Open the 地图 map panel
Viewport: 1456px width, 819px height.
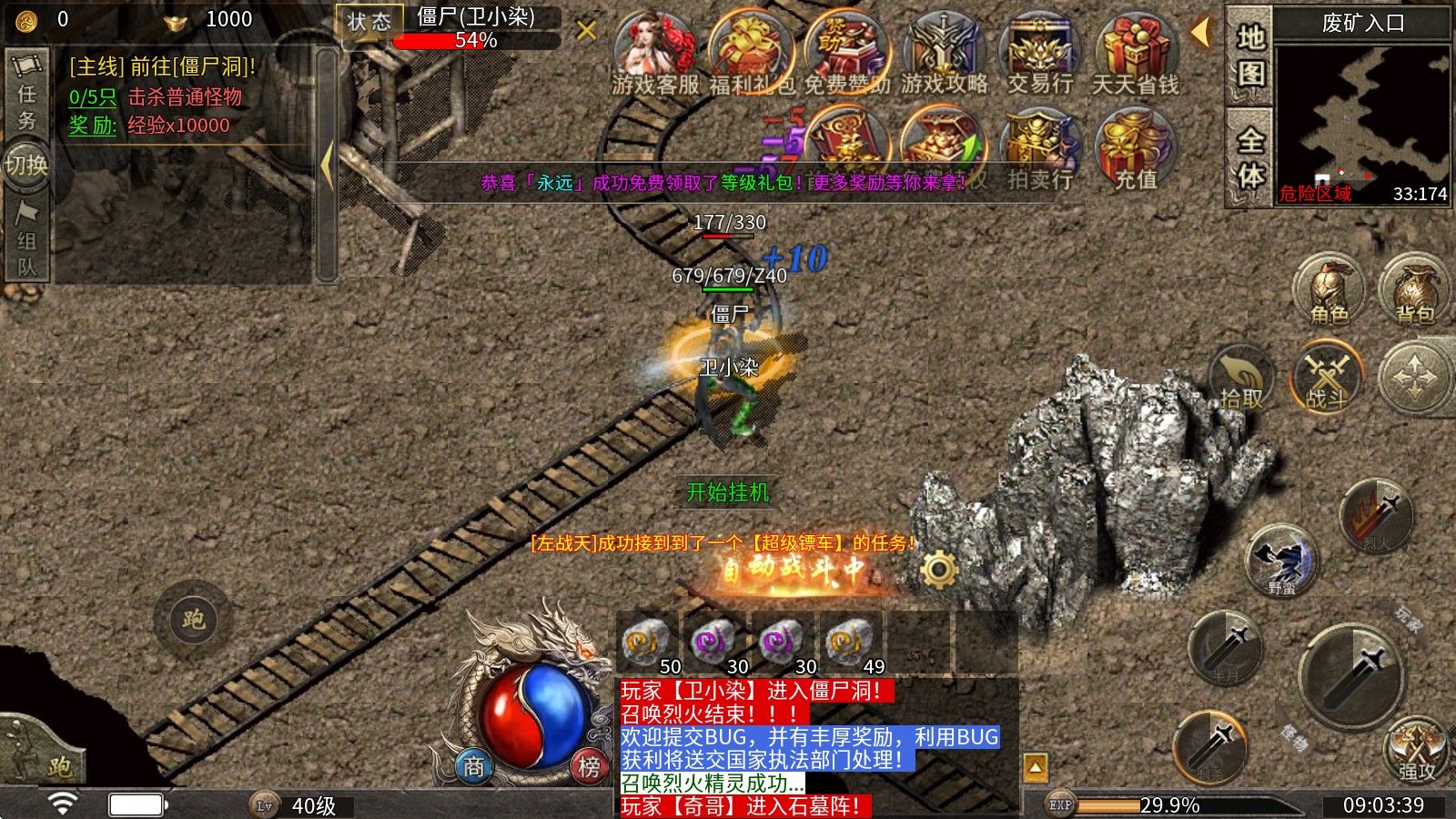[1249, 55]
